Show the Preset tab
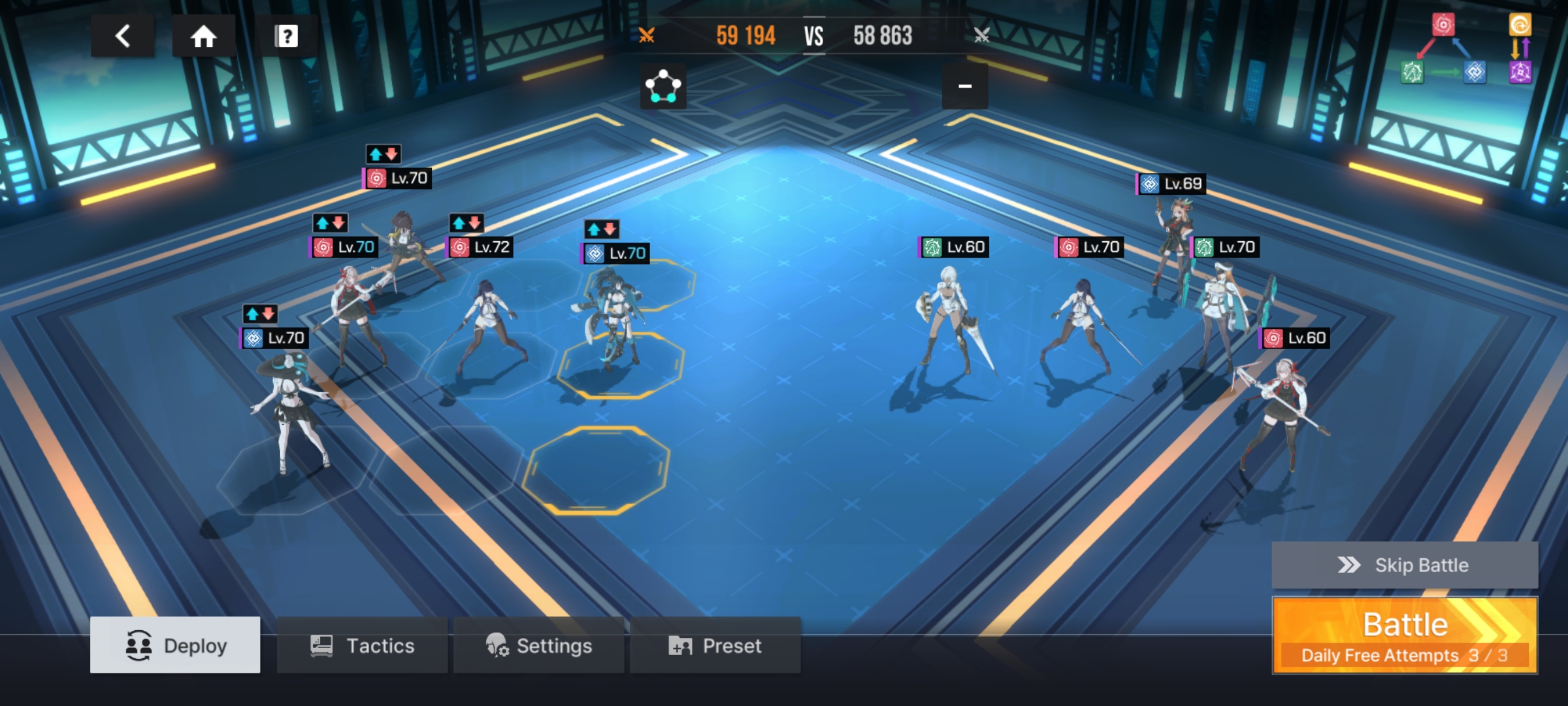 [715, 645]
